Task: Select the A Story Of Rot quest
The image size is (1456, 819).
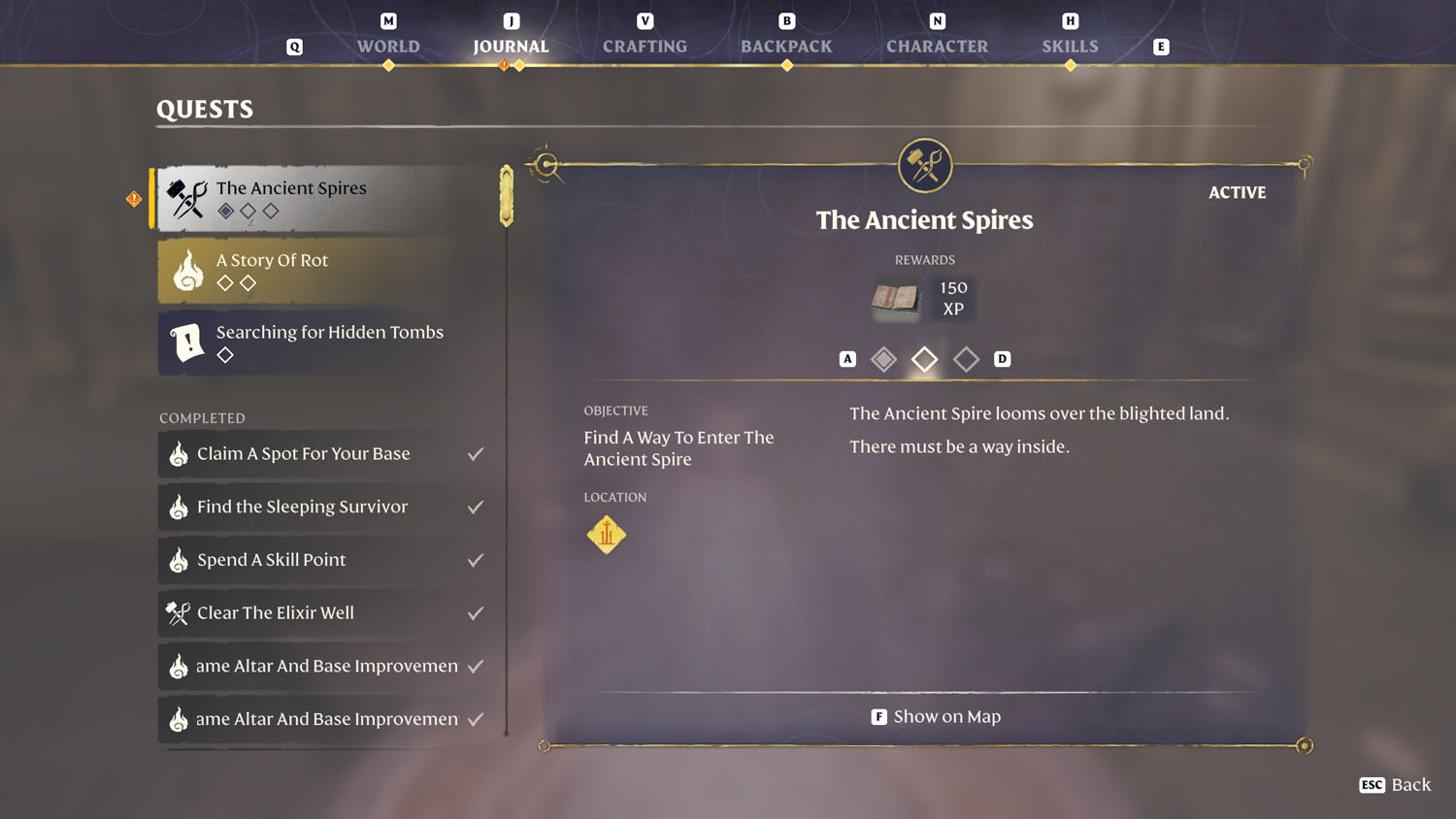Action: pos(327,271)
